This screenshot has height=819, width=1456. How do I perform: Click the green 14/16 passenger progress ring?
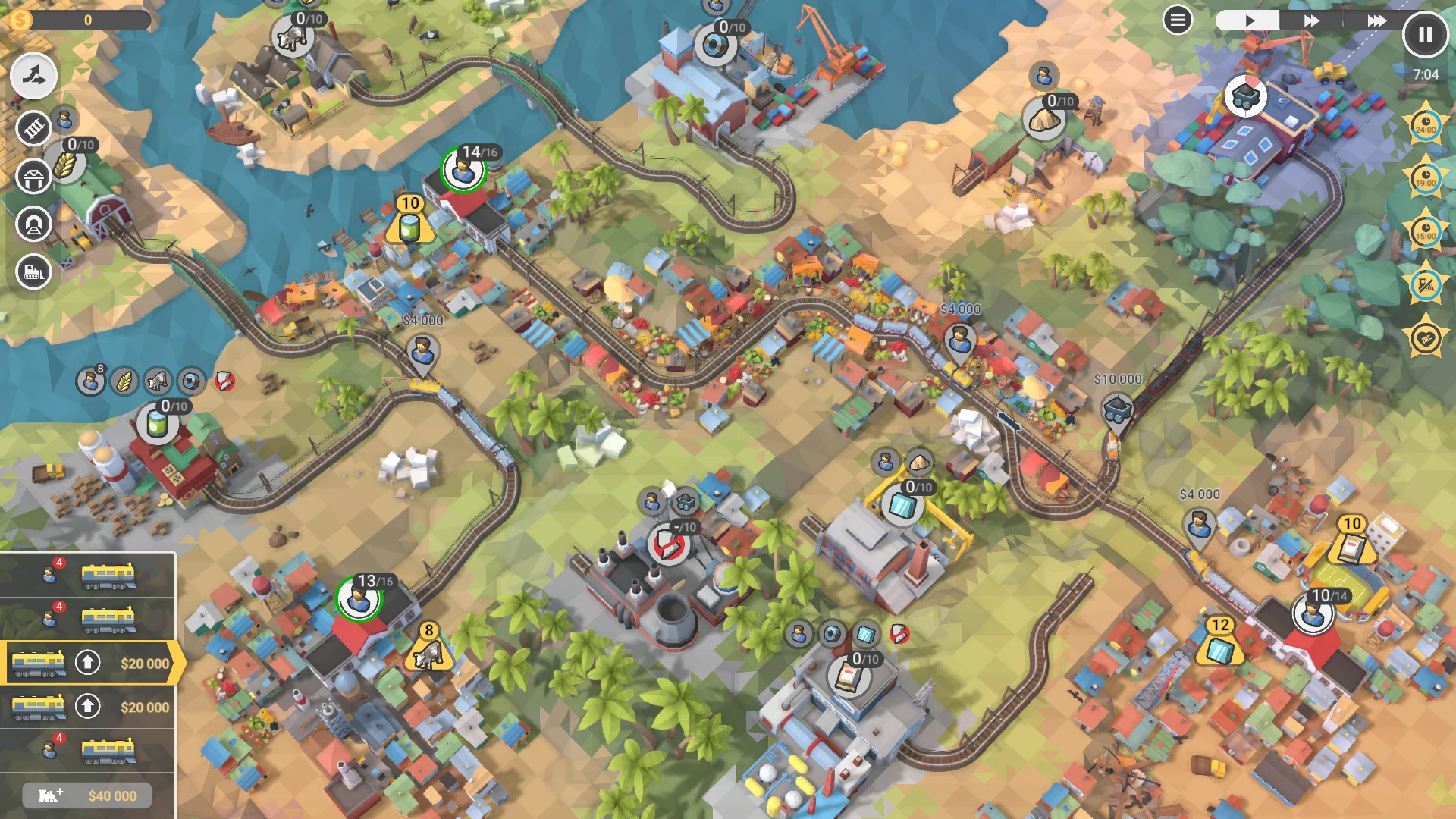point(464,171)
